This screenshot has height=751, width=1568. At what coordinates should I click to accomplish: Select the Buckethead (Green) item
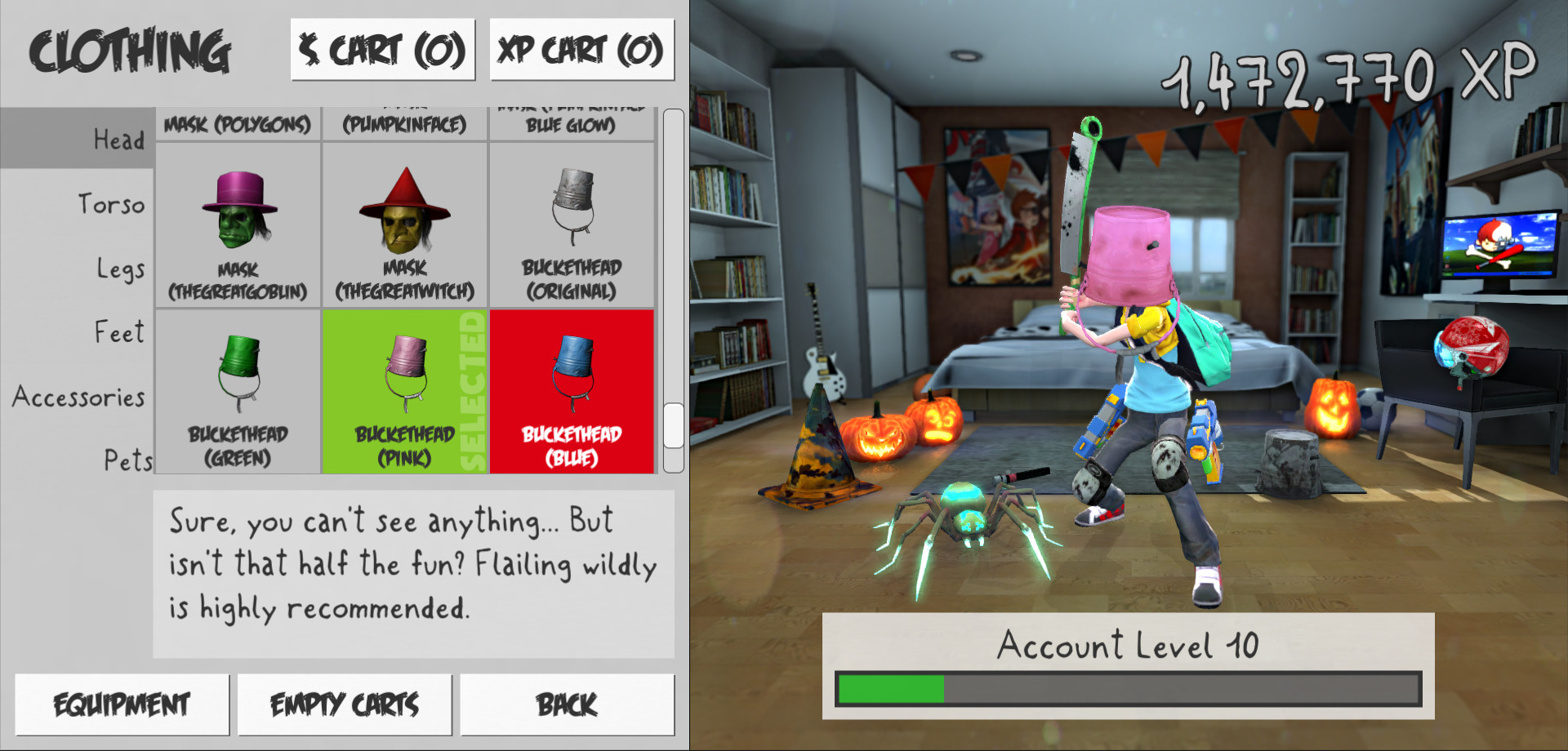[238, 392]
